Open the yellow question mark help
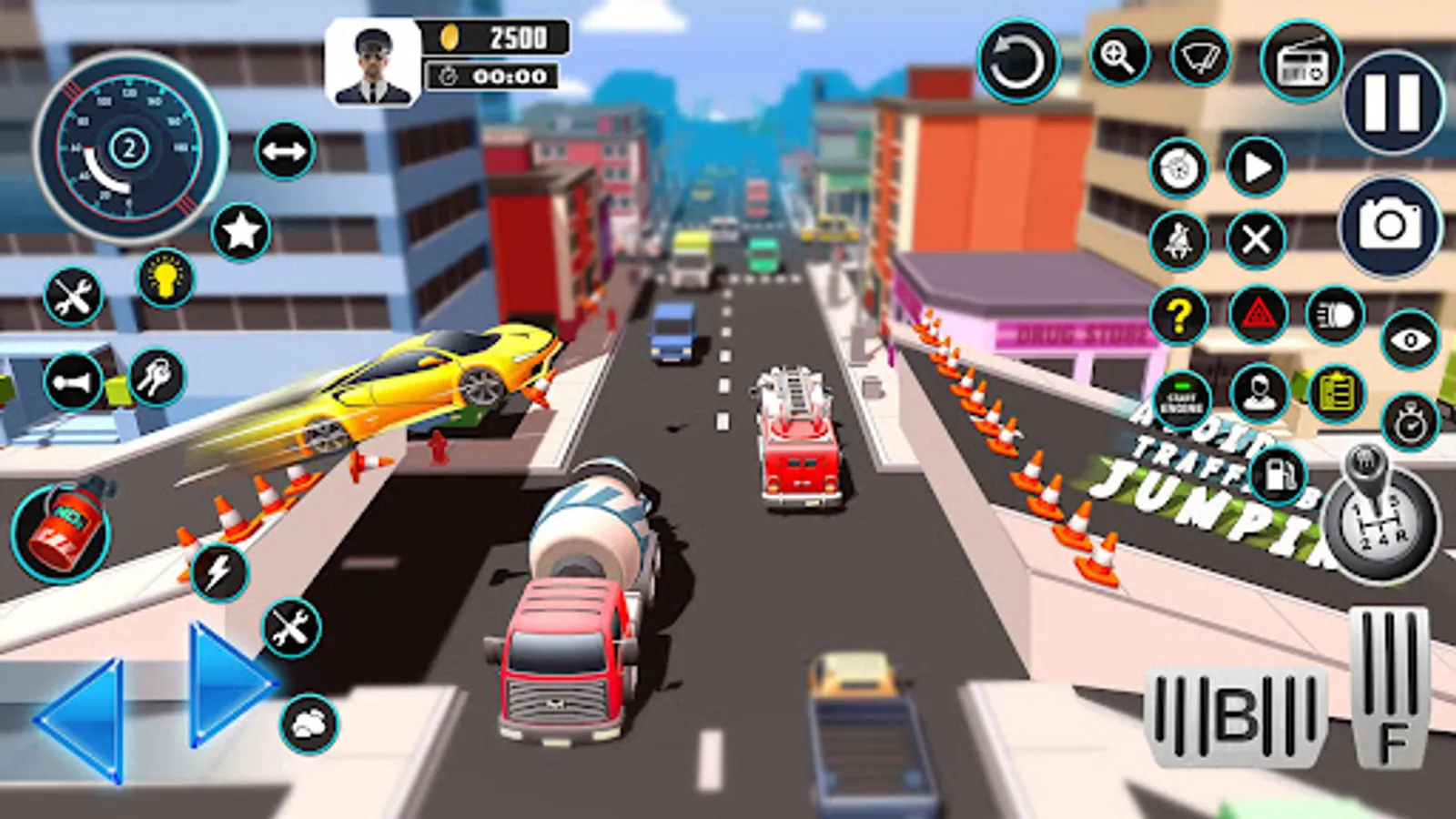The width and height of the screenshot is (1456, 819). (1178, 315)
